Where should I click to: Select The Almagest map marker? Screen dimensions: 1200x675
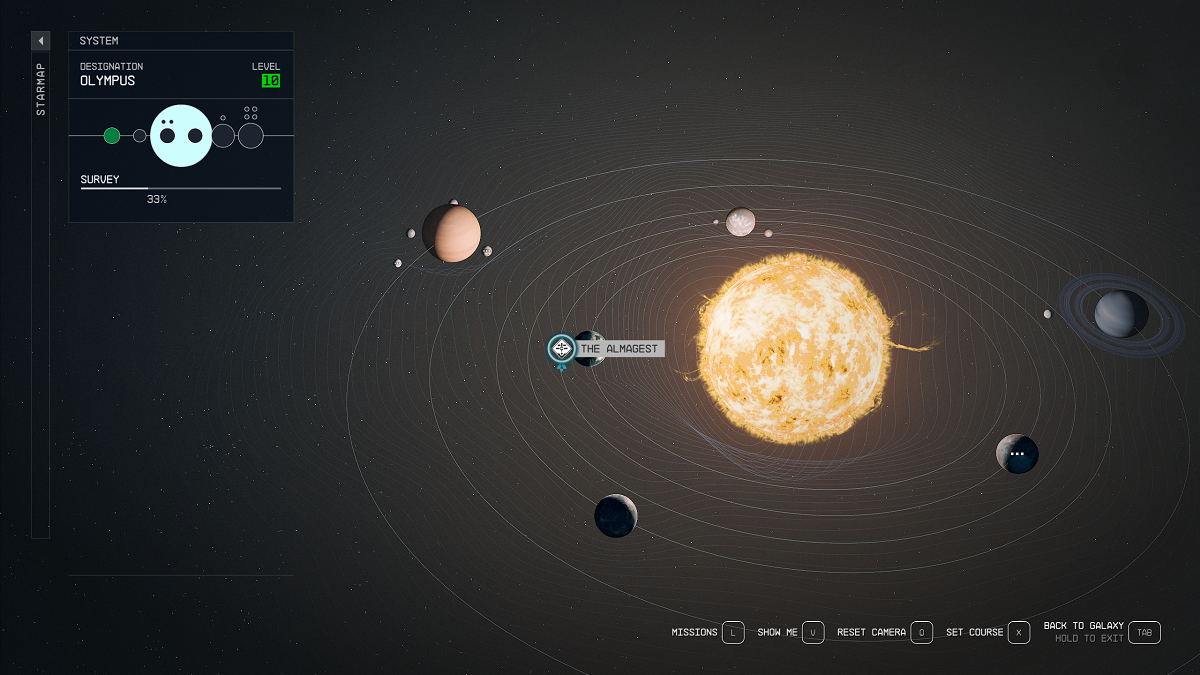tap(562, 349)
